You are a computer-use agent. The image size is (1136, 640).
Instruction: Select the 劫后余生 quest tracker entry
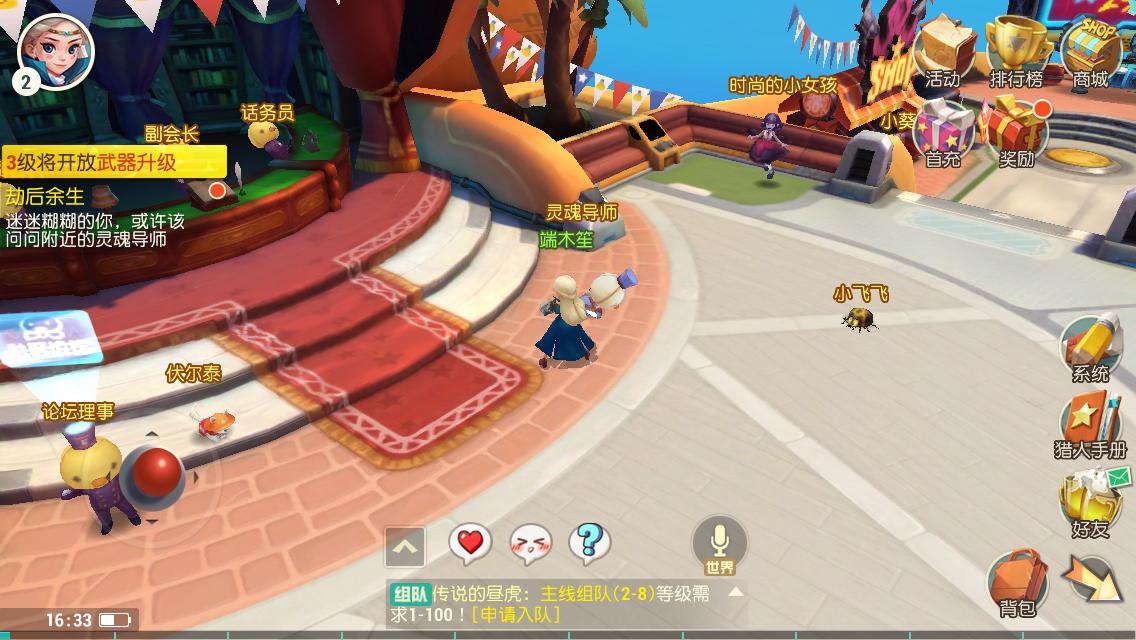[x=45, y=196]
